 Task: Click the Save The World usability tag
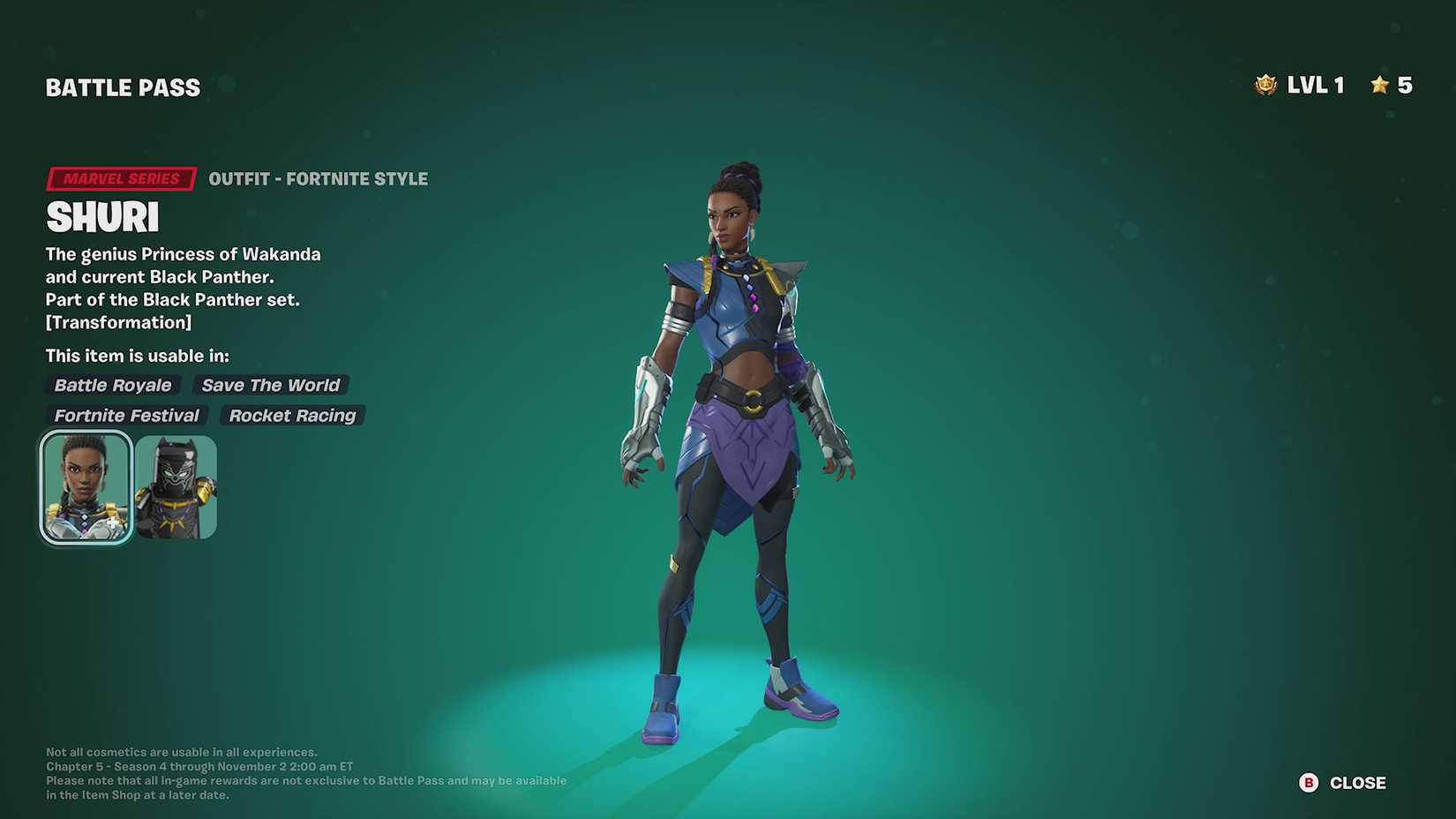coord(270,385)
